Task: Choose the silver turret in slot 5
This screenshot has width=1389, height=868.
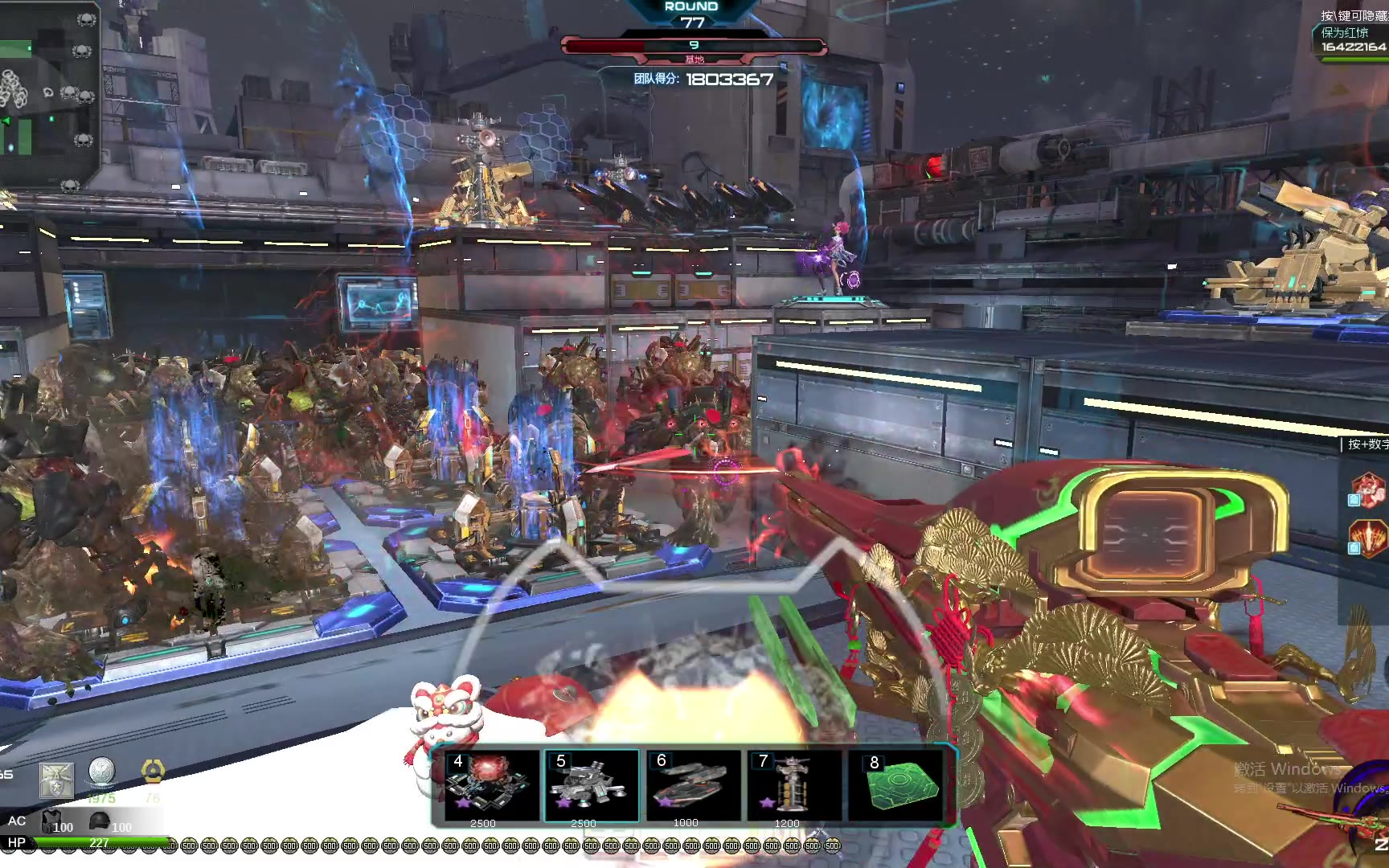Action: 592,784
